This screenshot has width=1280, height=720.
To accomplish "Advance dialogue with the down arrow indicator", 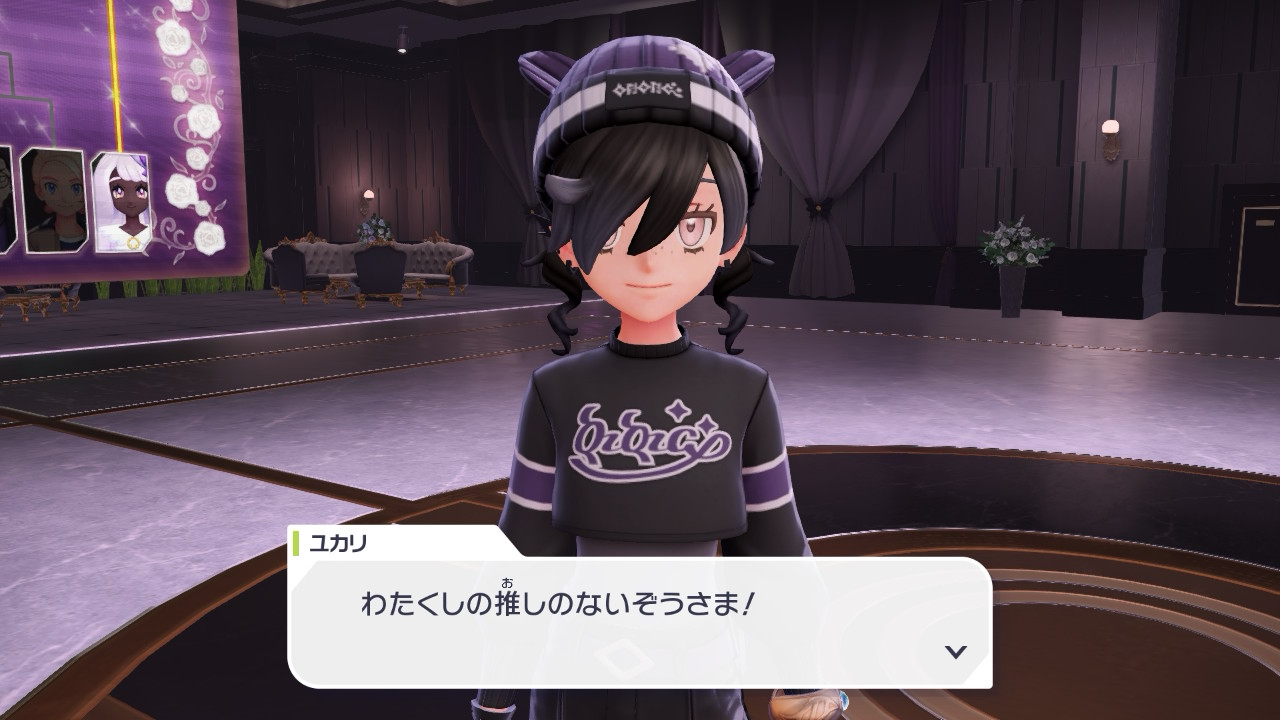I will pyautogui.click(x=956, y=651).
